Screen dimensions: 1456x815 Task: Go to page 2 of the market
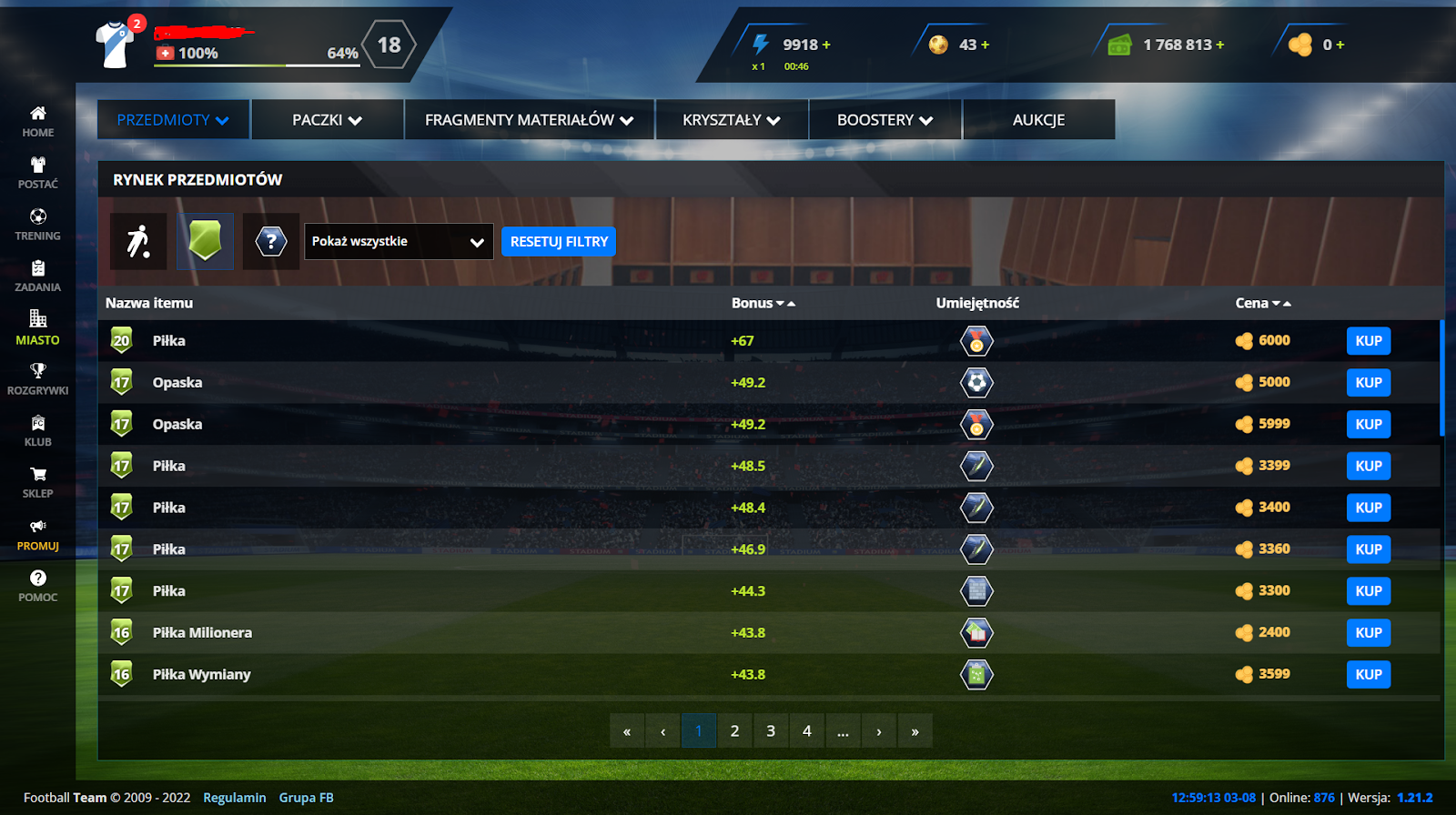coord(734,731)
